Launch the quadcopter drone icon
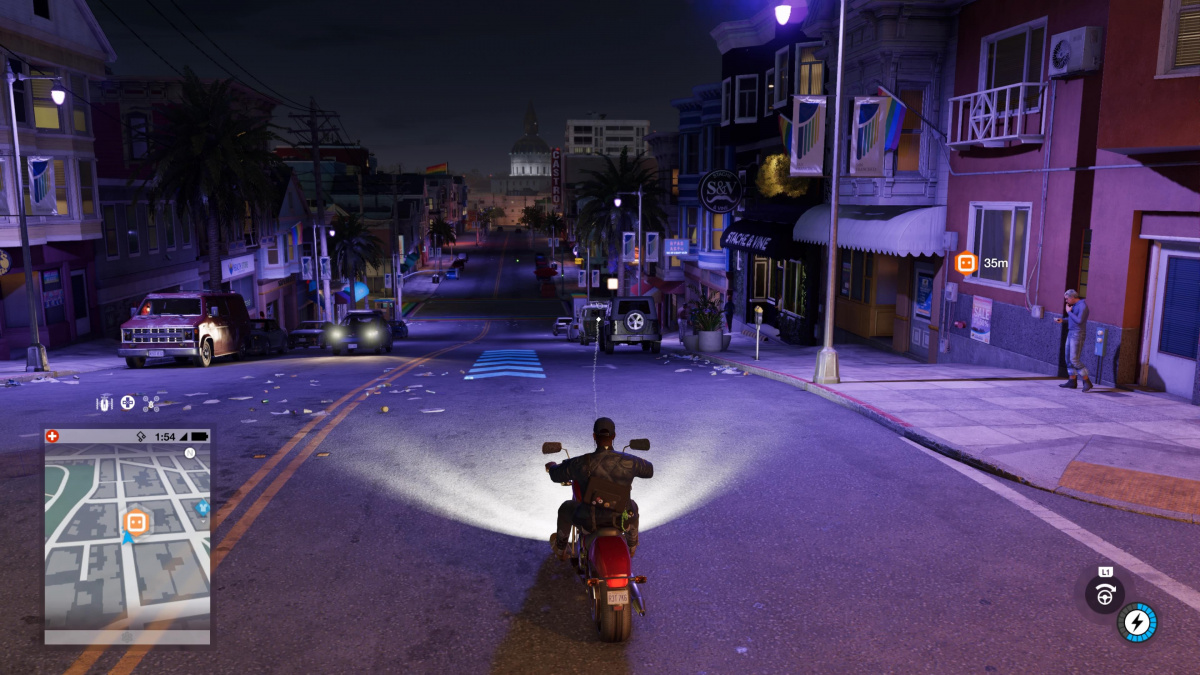 151,403
